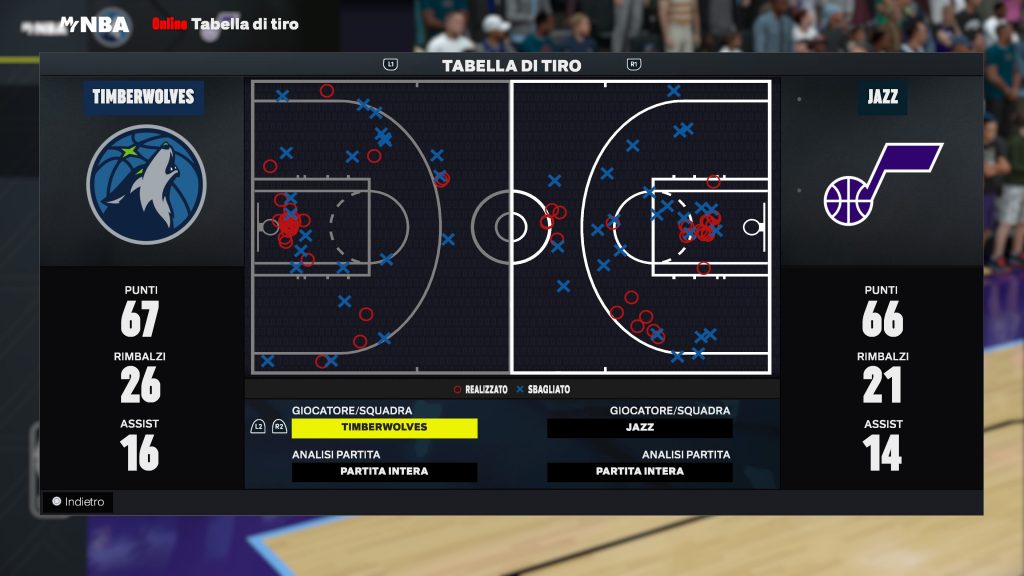Change Jazz Partita Intera analysis period
This screenshot has height=576, width=1024.
pos(640,472)
